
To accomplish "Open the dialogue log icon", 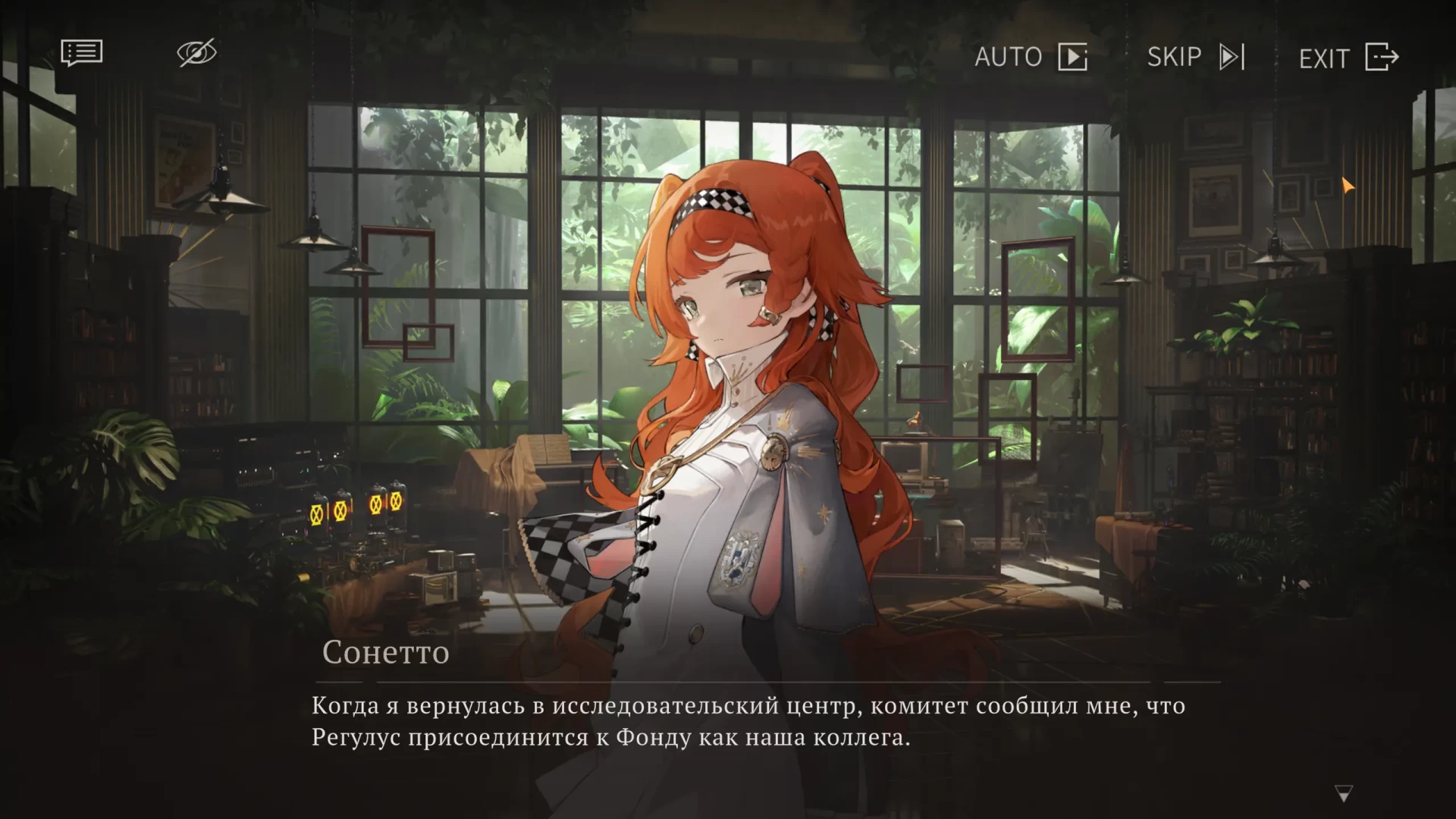I will coord(81,53).
